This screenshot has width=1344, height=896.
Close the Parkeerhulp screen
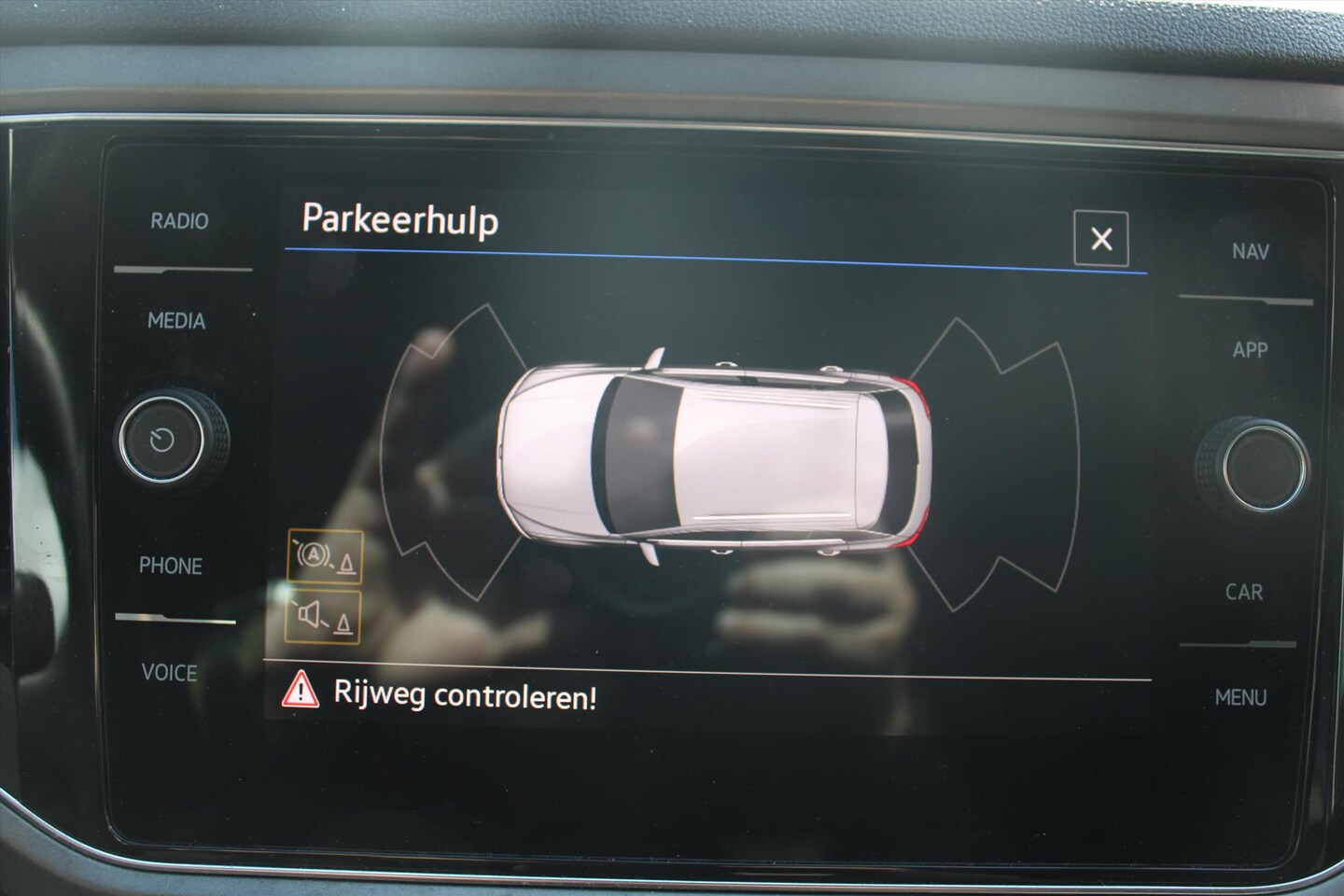1100,239
